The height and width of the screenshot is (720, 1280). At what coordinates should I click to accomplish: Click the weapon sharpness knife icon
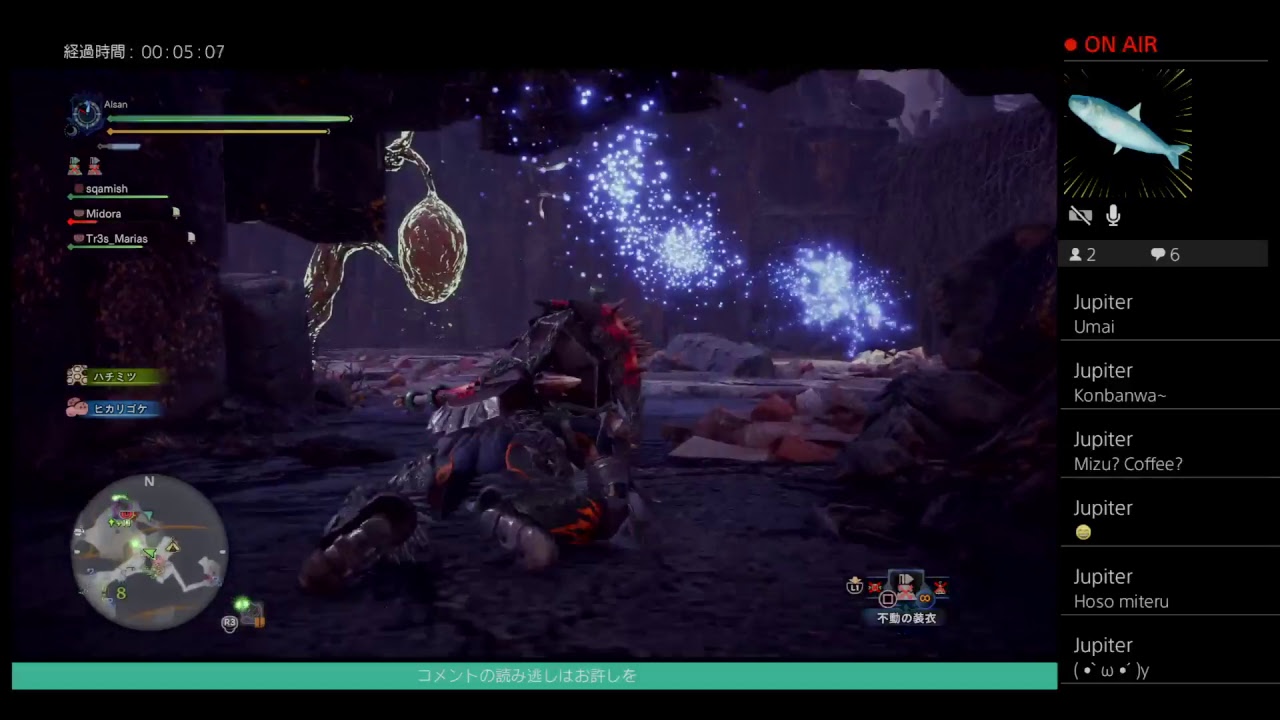point(119,146)
